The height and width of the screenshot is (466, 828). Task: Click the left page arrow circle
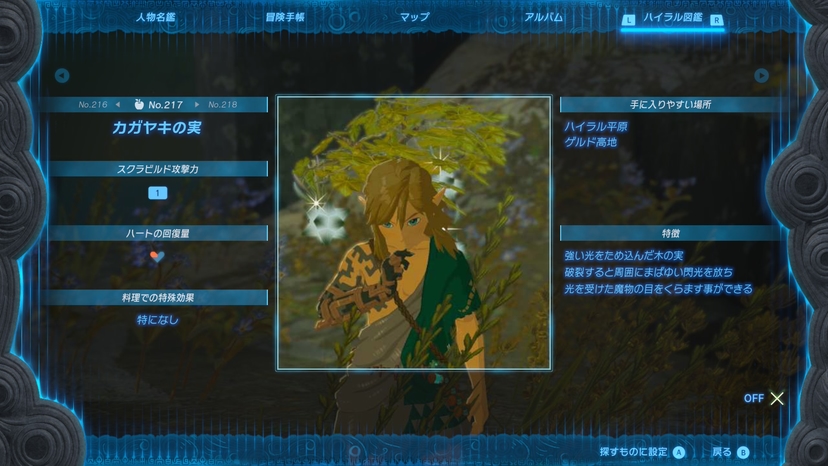(62, 75)
